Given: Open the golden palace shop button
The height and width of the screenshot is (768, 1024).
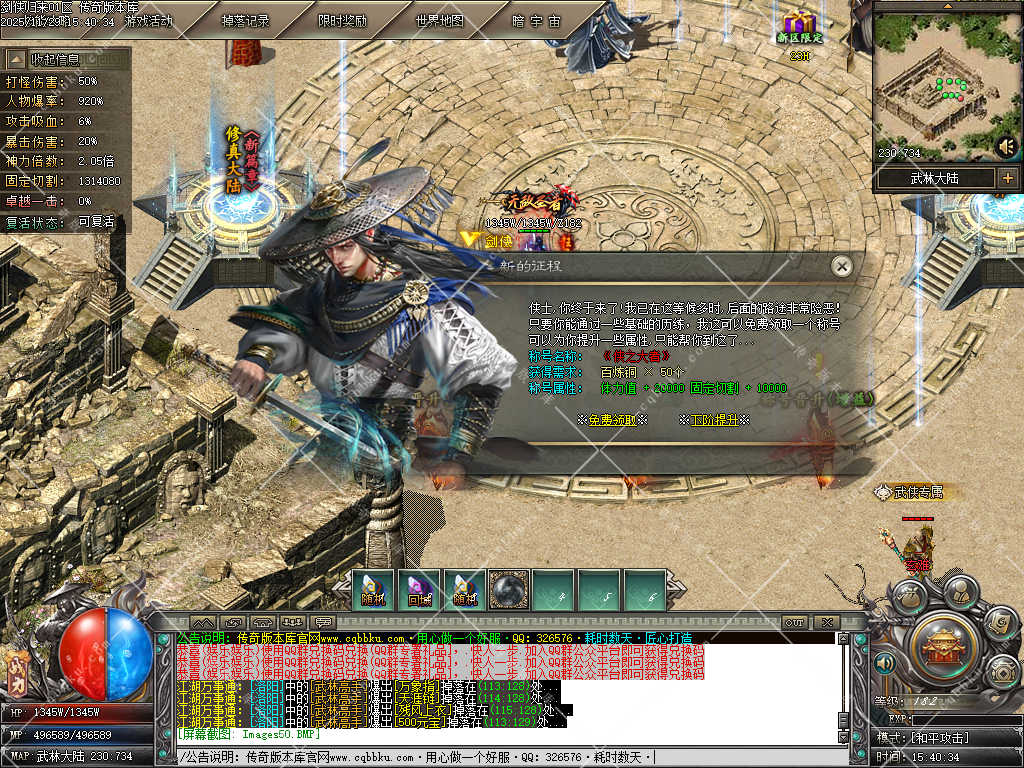Looking at the screenshot, I should pos(941,646).
